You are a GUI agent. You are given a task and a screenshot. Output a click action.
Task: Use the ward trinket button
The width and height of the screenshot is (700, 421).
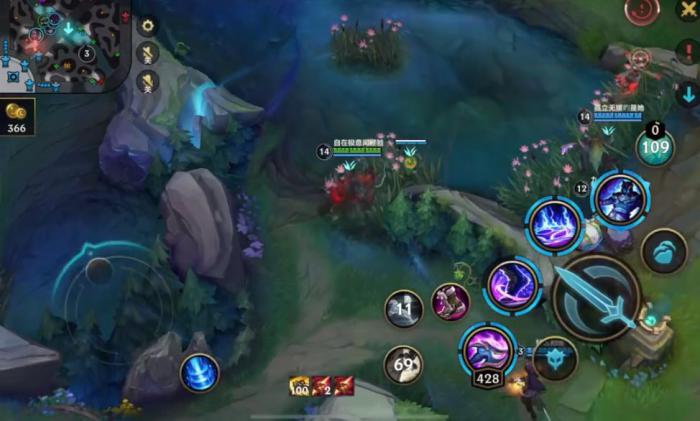tap(662, 251)
